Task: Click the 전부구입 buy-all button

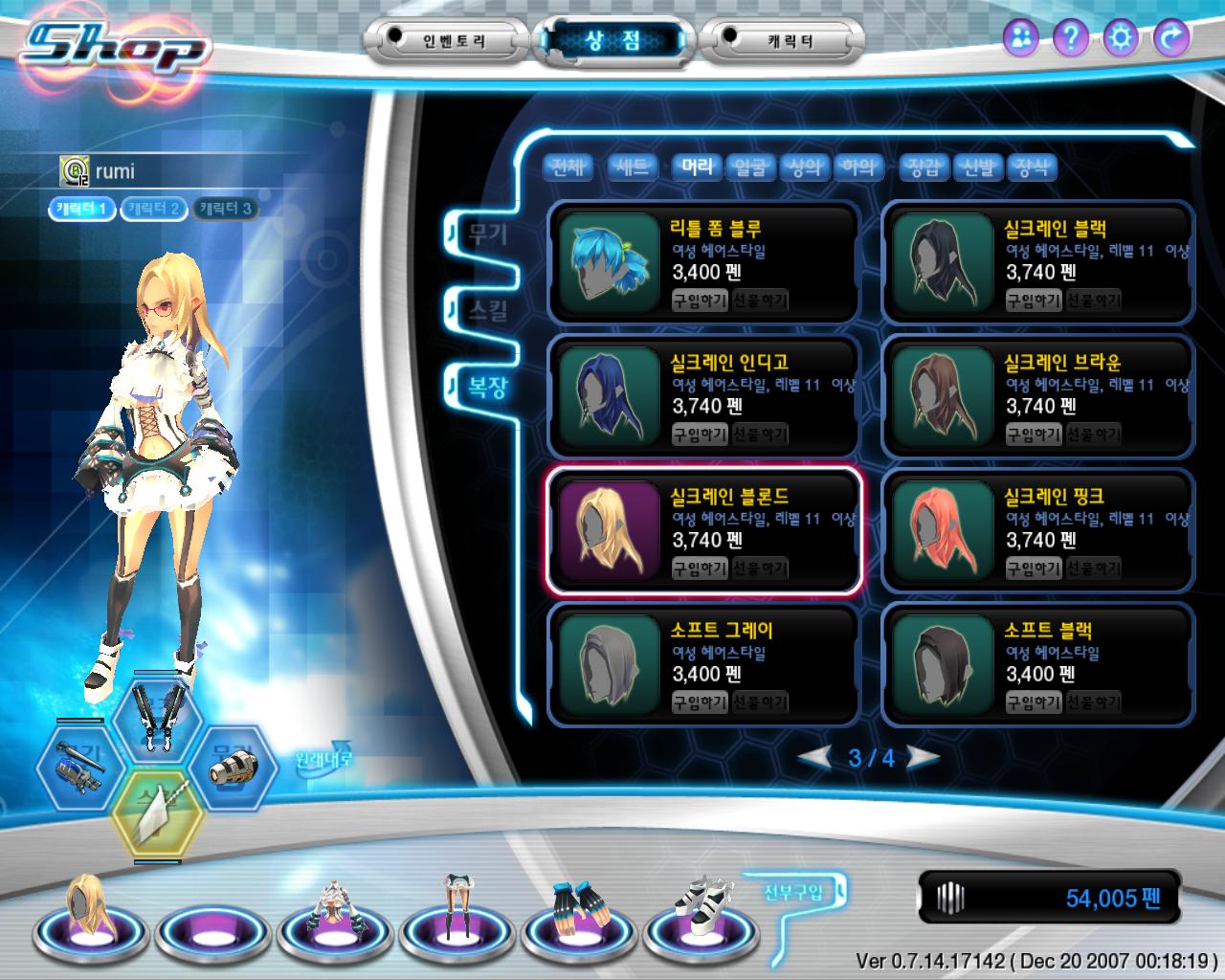Action: tap(793, 893)
